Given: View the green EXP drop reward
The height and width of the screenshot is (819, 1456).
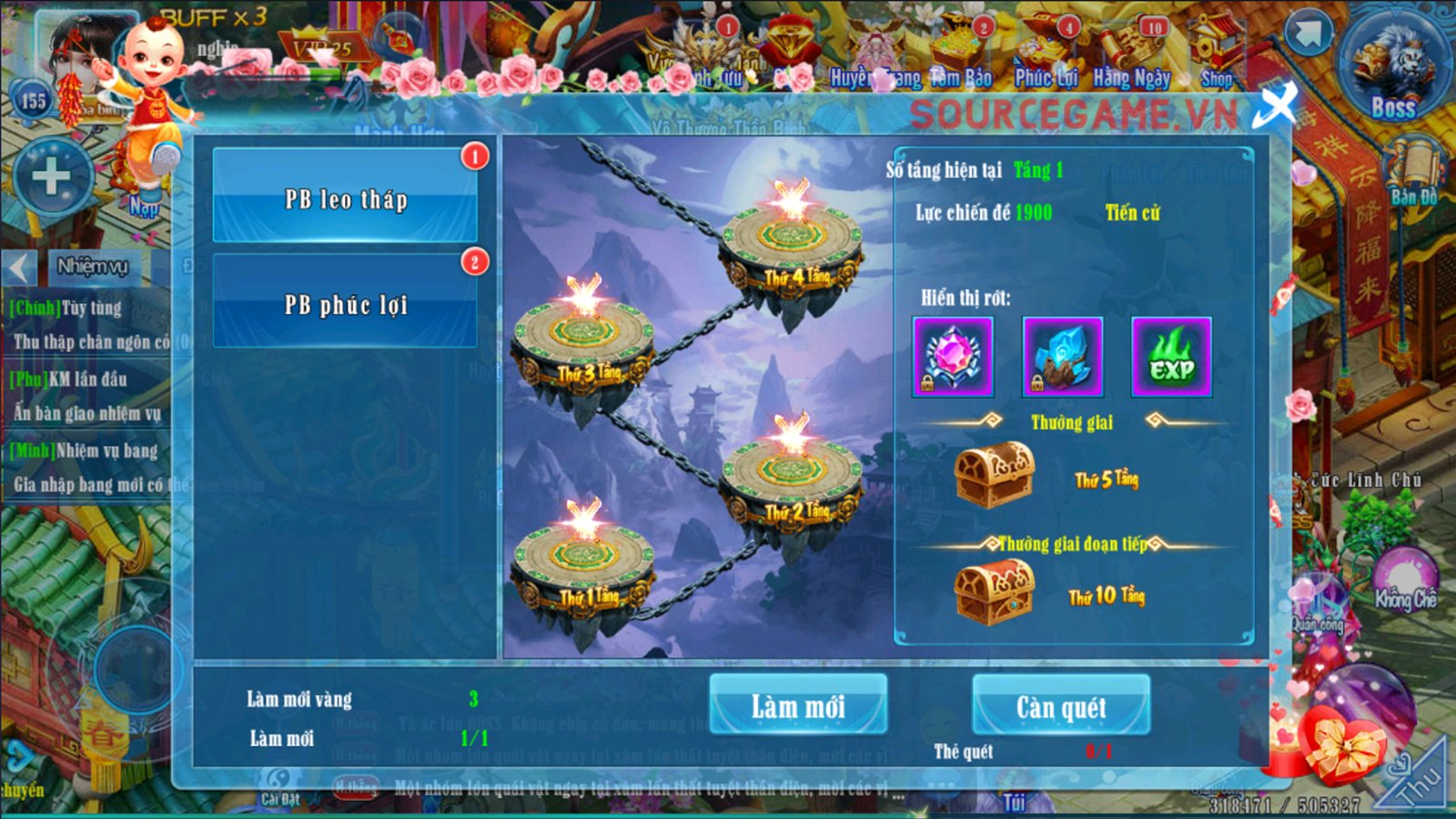Looking at the screenshot, I should click(x=1171, y=357).
